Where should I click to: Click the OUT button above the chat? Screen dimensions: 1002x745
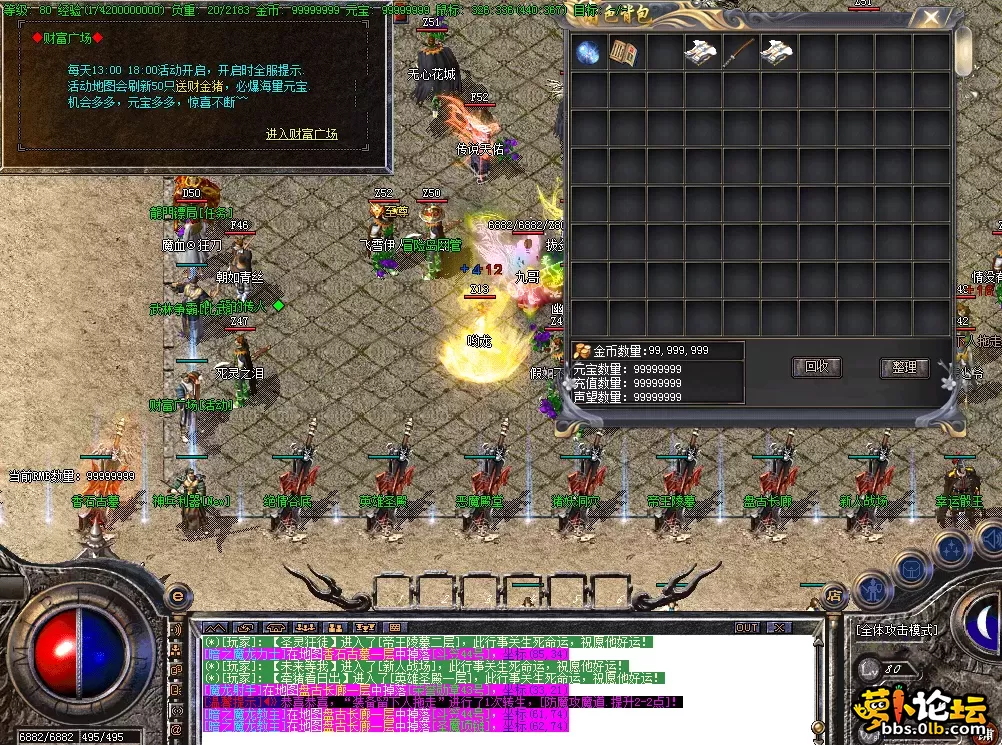point(746,628)
